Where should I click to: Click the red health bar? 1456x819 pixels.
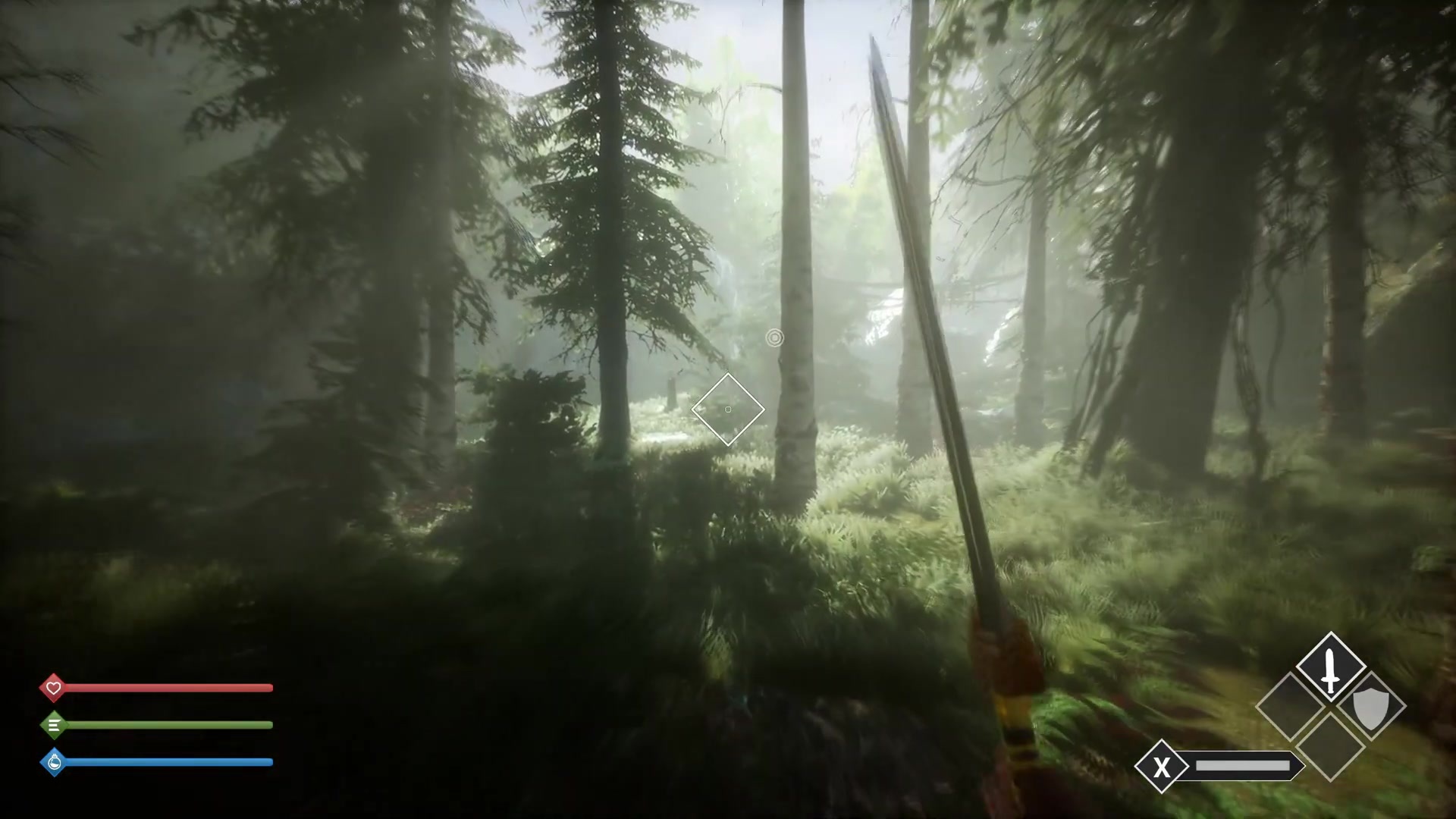(167, 688)
